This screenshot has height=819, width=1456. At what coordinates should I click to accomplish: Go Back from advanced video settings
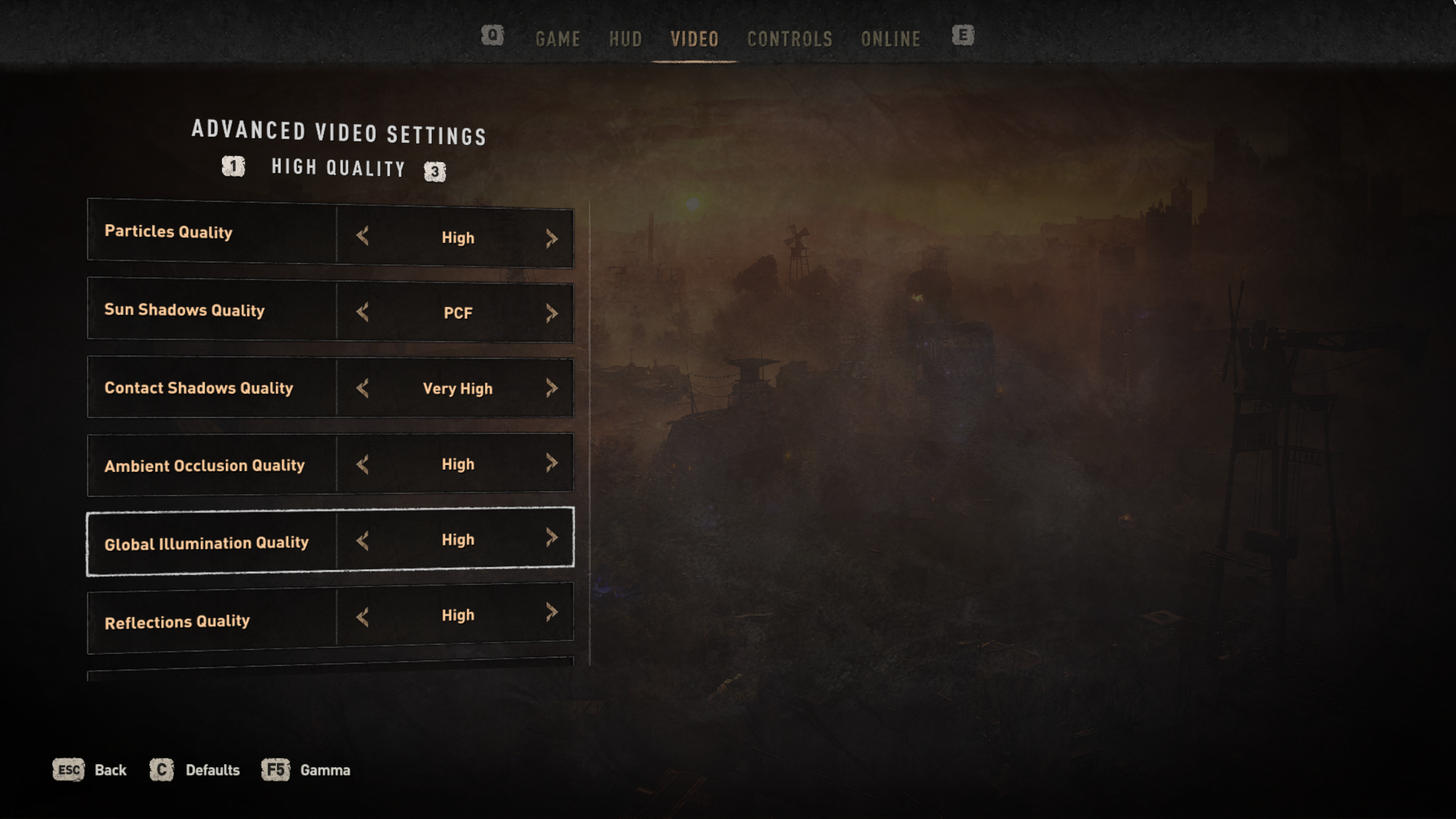point(91,770)
